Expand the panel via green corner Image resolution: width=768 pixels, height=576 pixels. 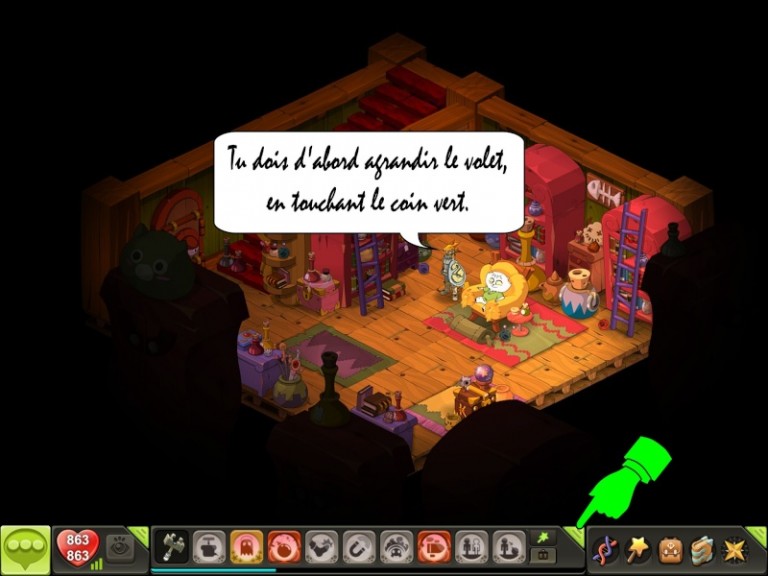coord(574,535)
